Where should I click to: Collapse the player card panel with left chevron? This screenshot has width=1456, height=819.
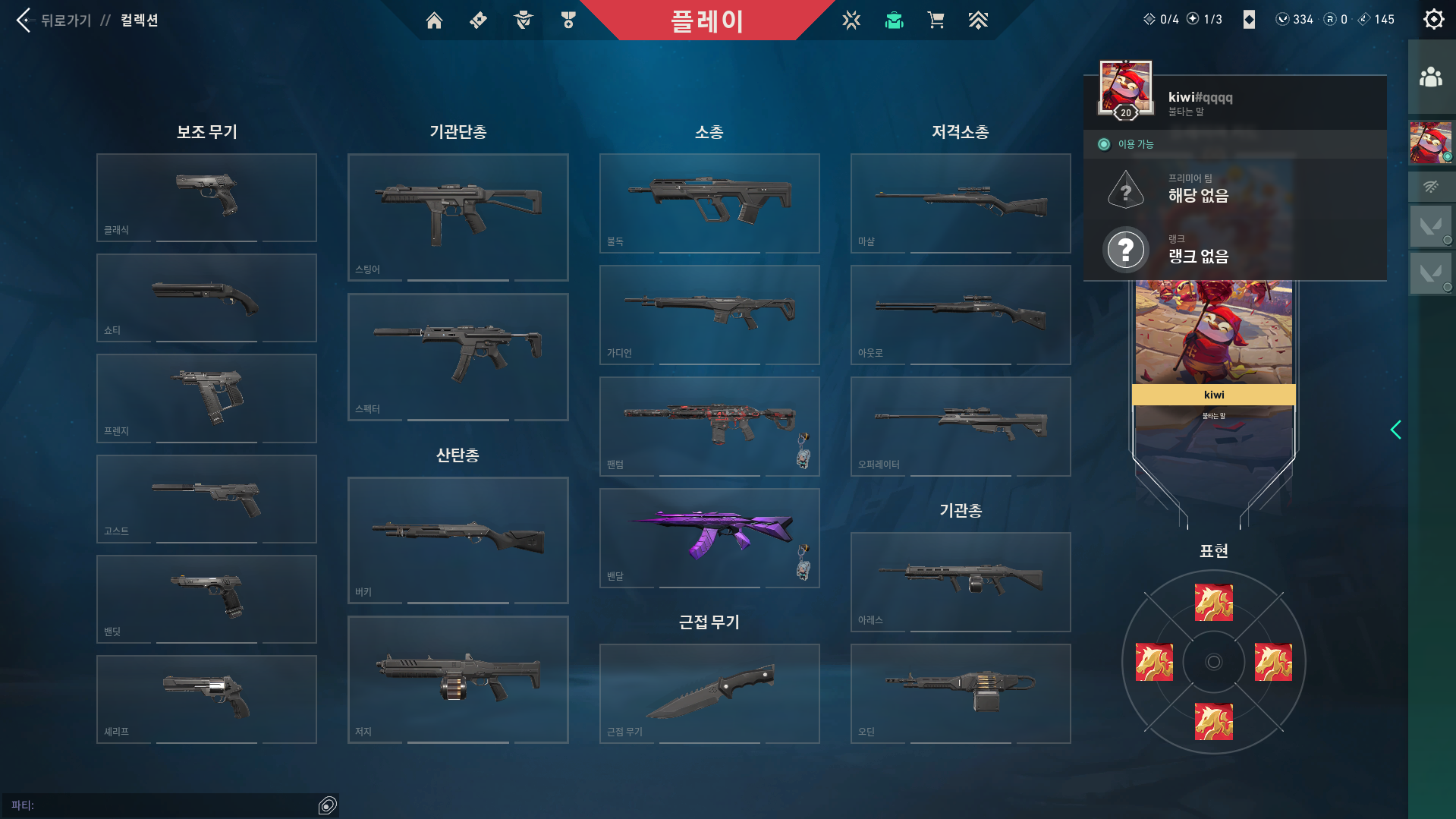[x=1396, y=430]
